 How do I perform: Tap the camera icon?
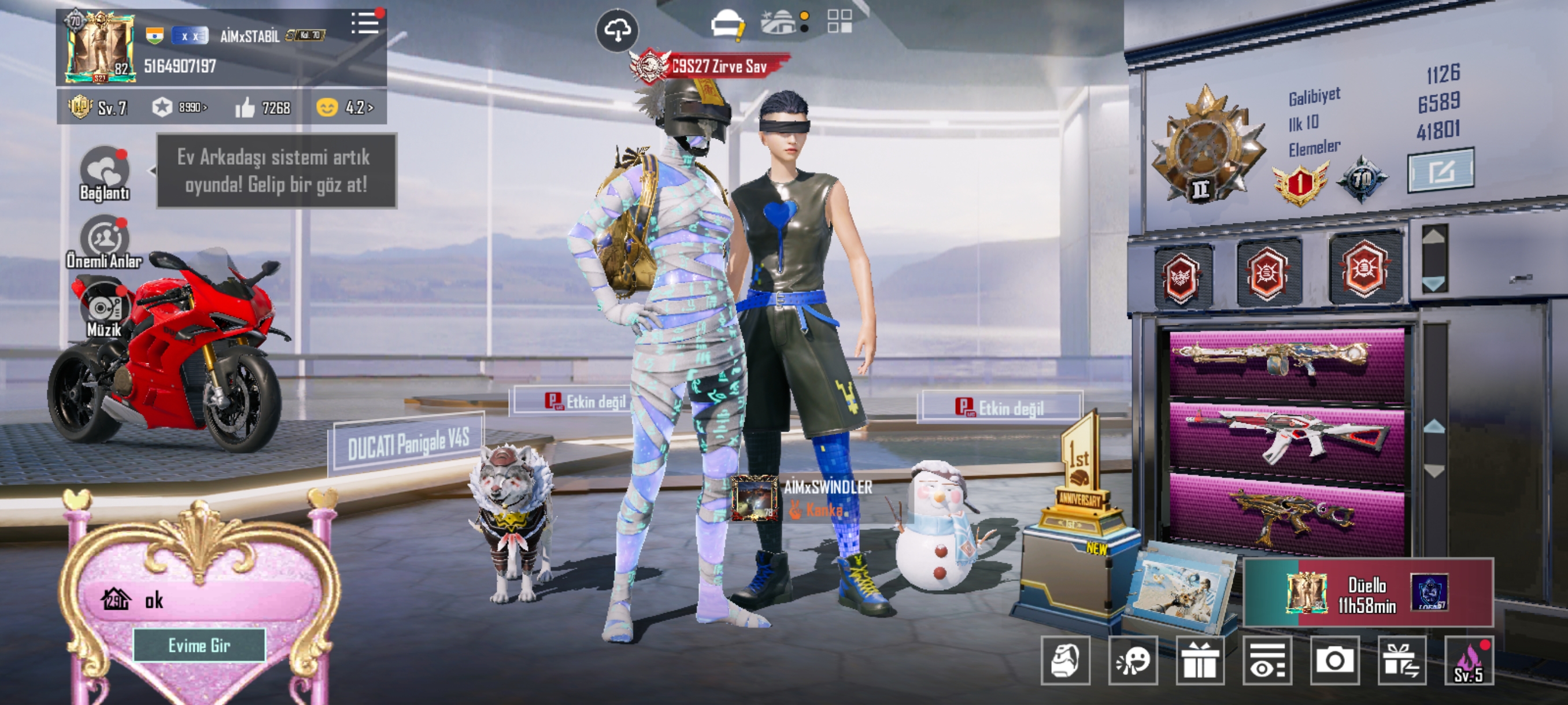click(1334, 660)
